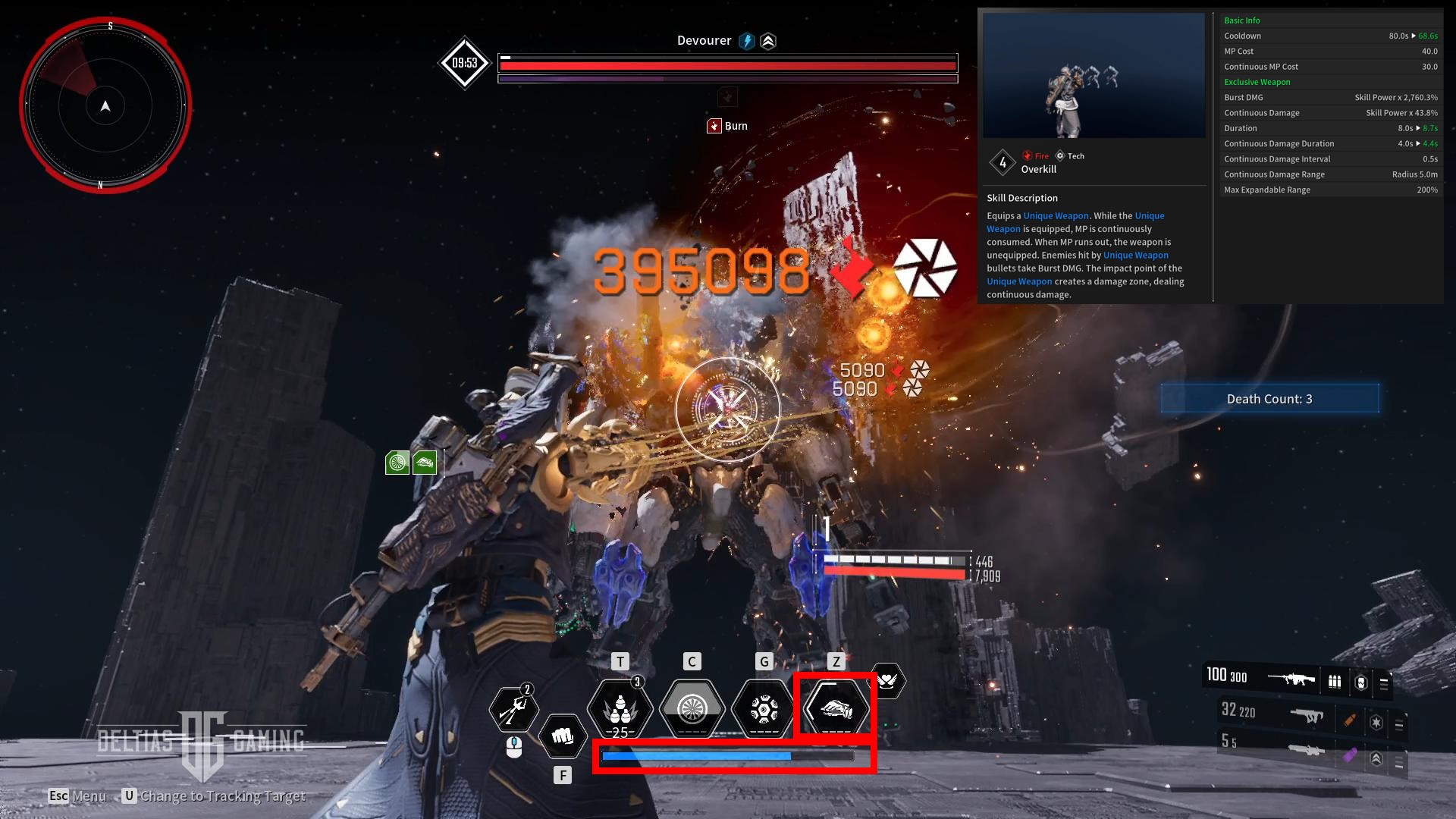Select the equipped machine gun weapon slot
Image resolution: width=1456 pixels, height=819 pixels.
coord(1291,679)
